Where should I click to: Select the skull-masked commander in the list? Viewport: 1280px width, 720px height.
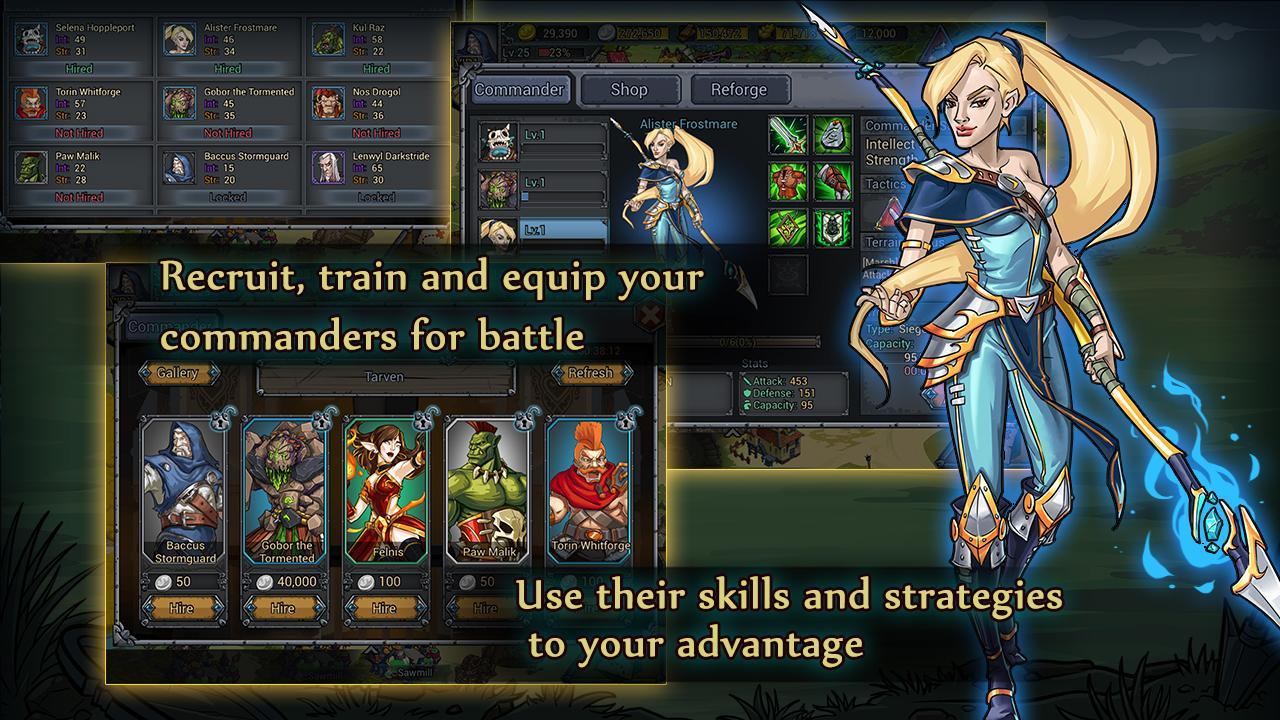(x=497, y=143)
